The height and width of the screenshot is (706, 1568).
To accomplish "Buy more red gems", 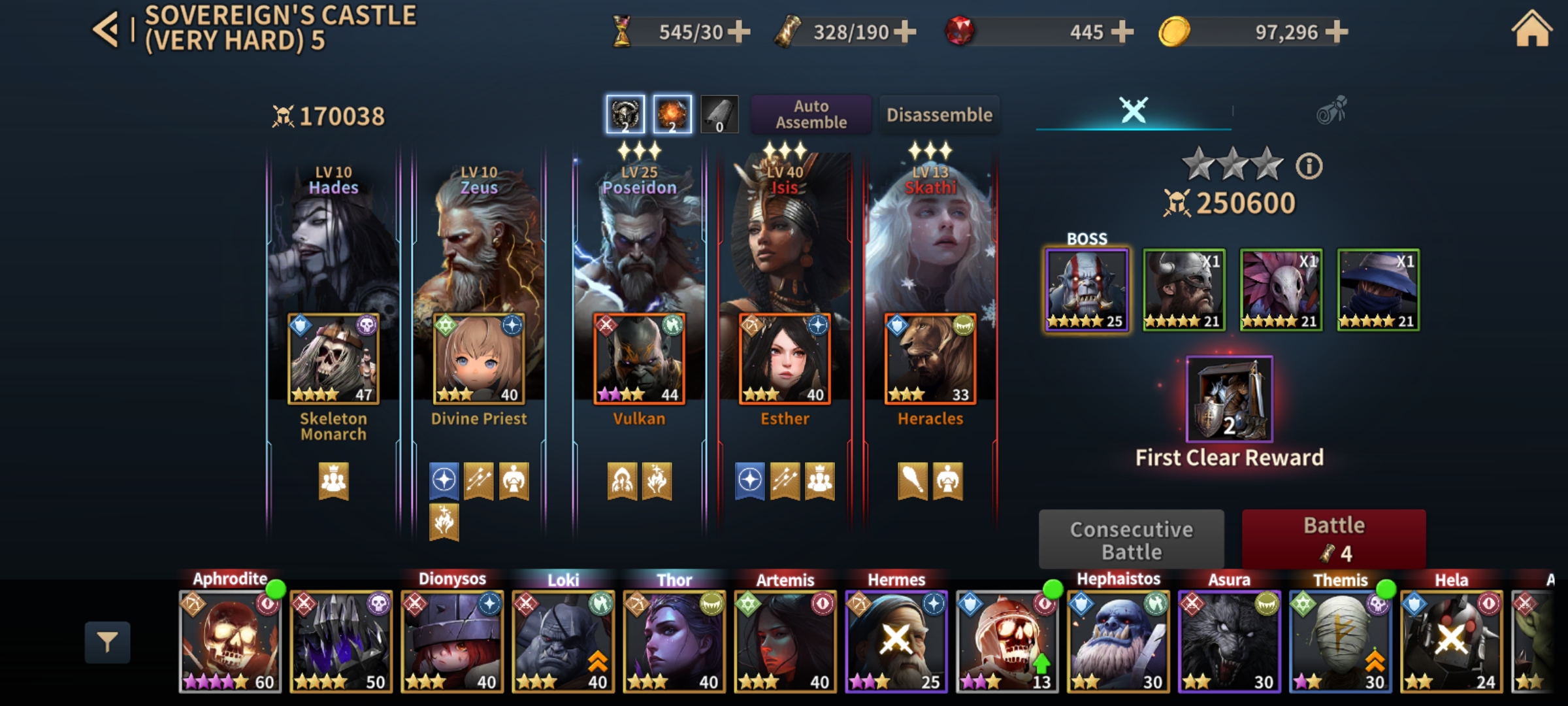I will tap(1122, 31).
